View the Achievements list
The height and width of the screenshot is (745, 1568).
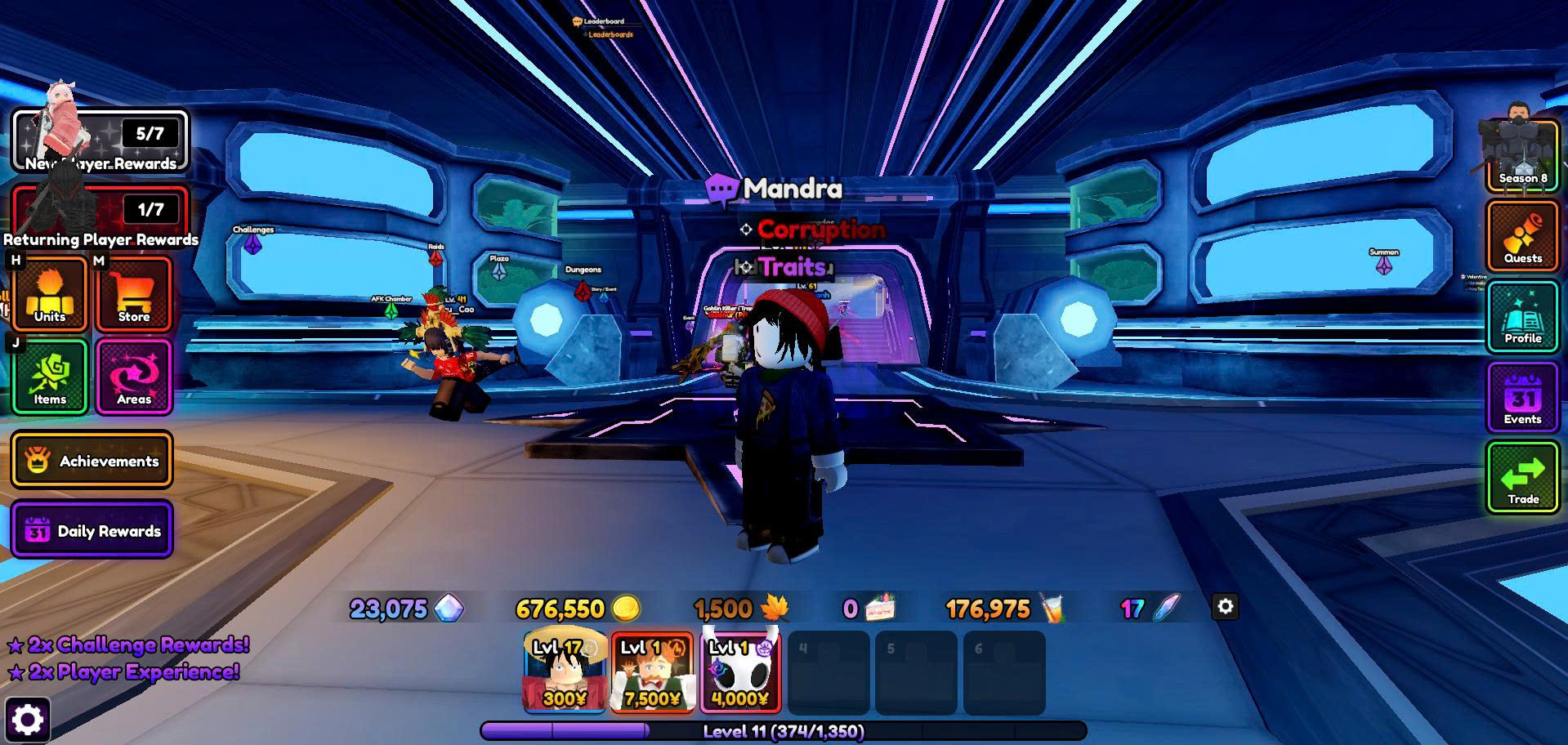(x=92, y=461)
